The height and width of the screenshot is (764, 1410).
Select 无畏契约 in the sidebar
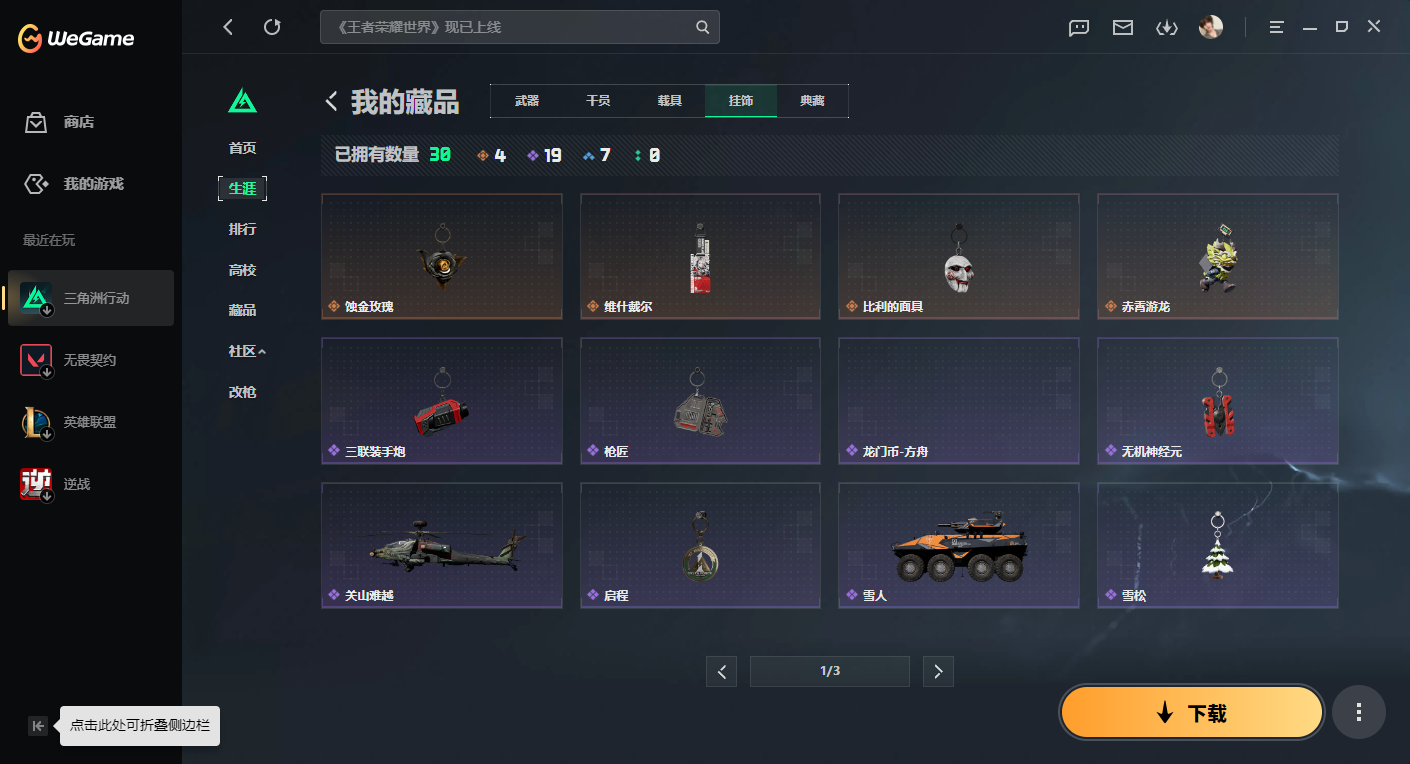click(x=90, y=360)
